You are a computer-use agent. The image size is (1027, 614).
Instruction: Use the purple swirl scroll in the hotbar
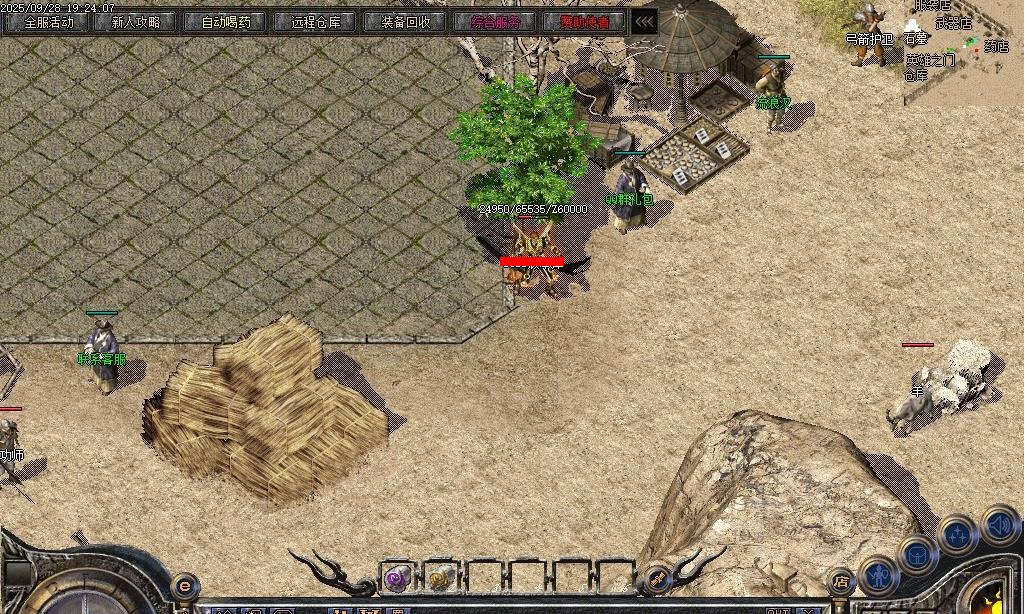point(397,577)
